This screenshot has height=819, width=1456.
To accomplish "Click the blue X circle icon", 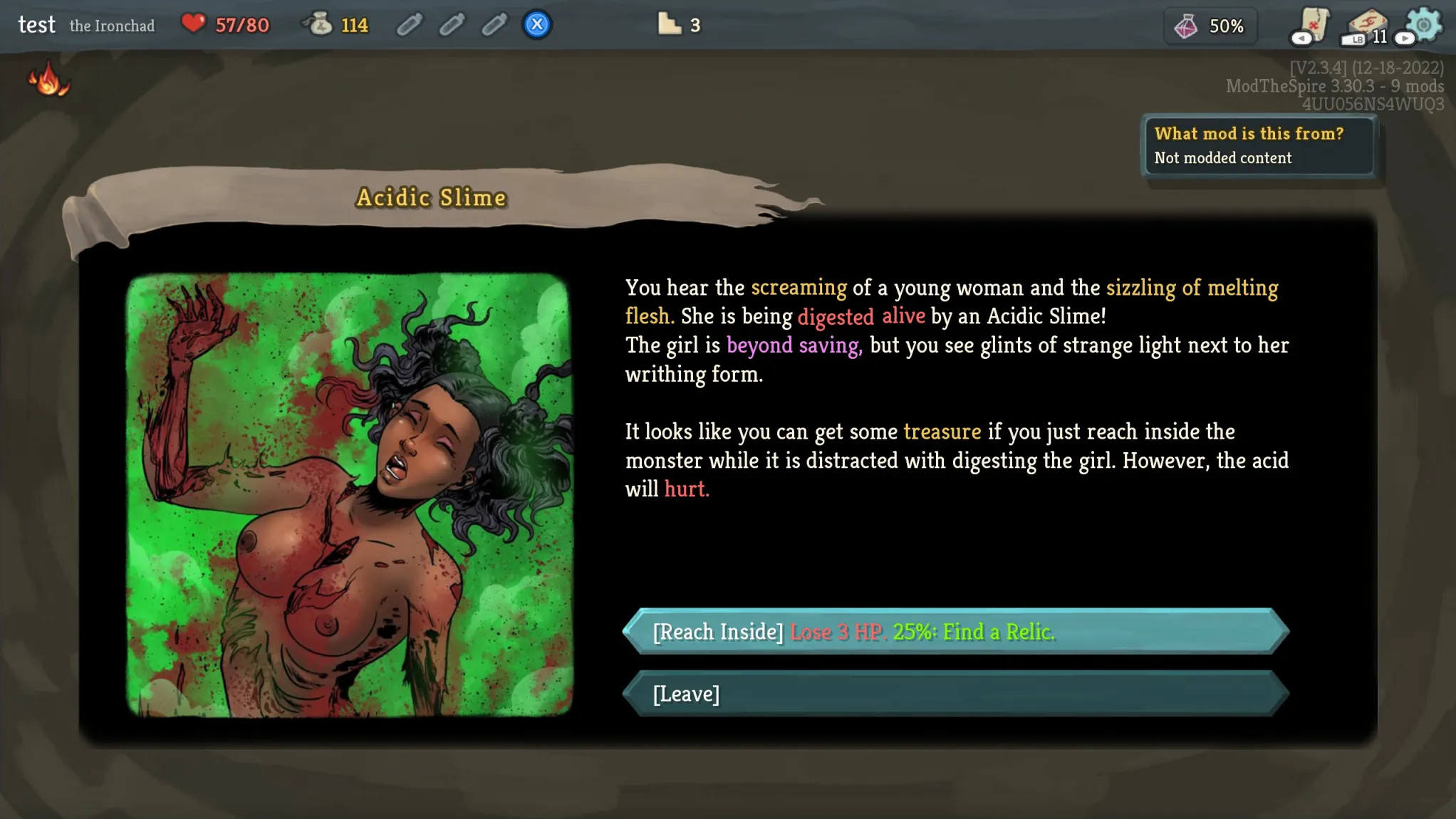I will [x=537, y=25].
